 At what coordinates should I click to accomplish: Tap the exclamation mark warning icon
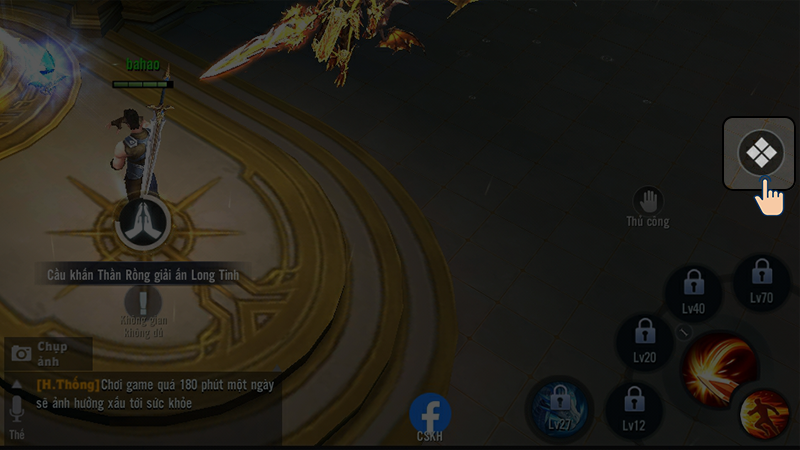pos(143,302)
